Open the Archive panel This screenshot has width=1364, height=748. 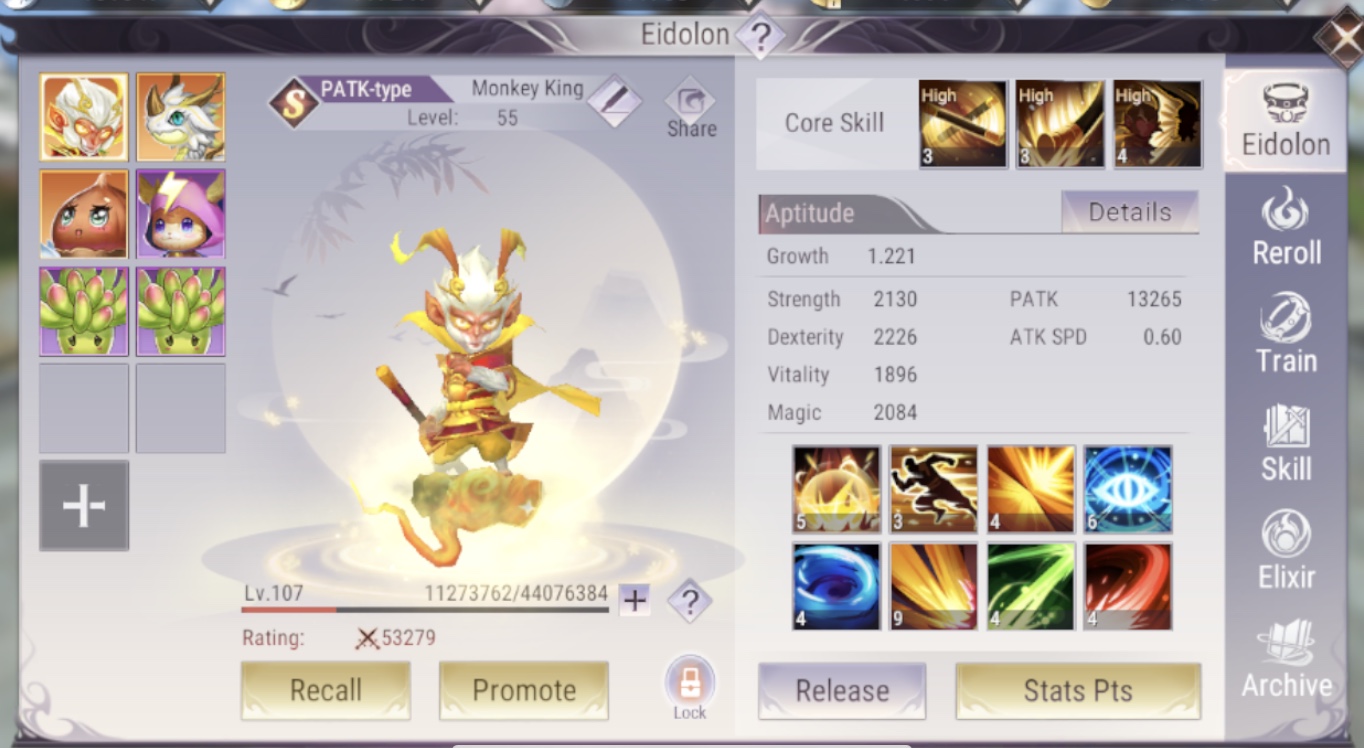pyautogui.click(x=1286, y=660)
